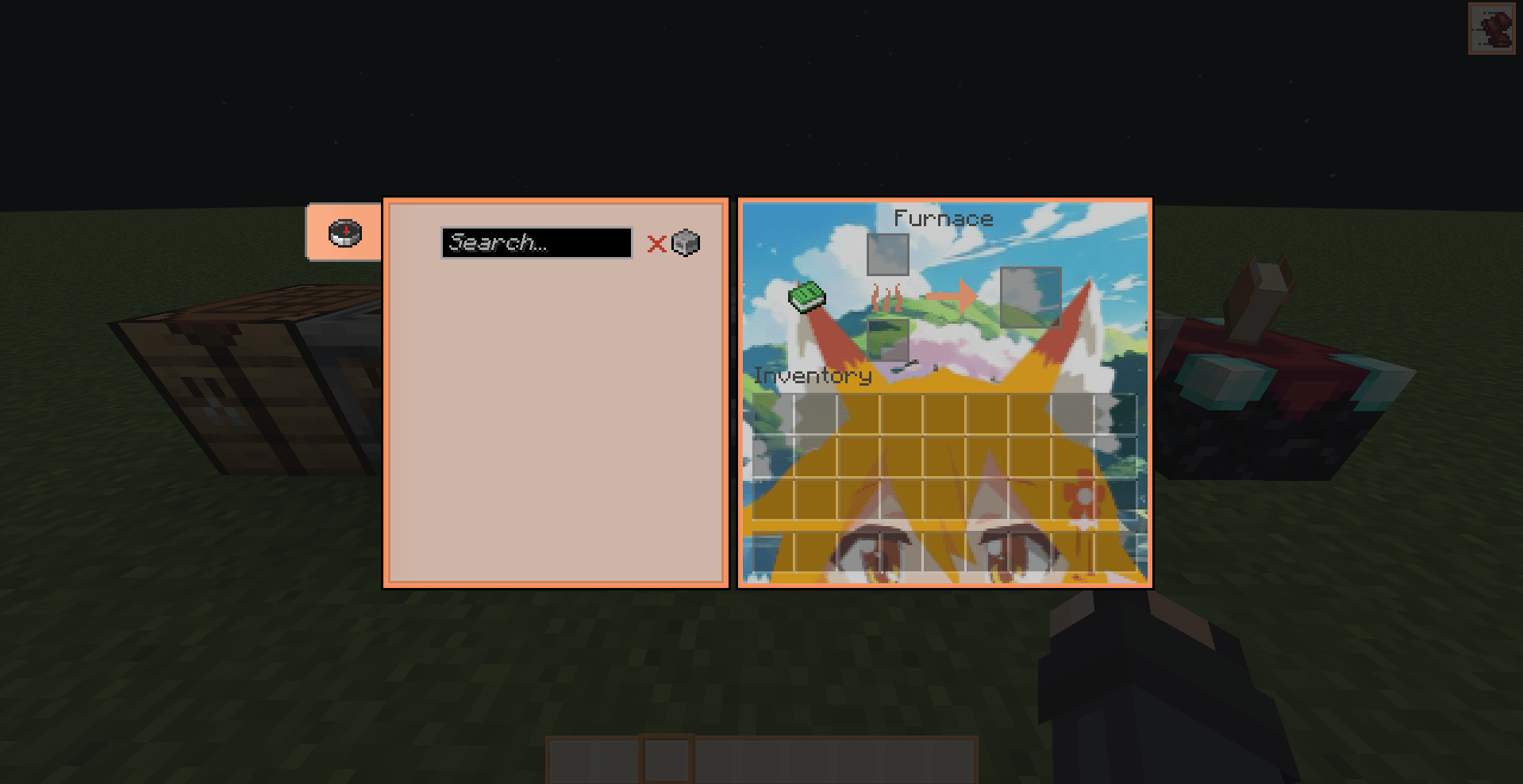Click inside the Search text field

tap(536, 243)
